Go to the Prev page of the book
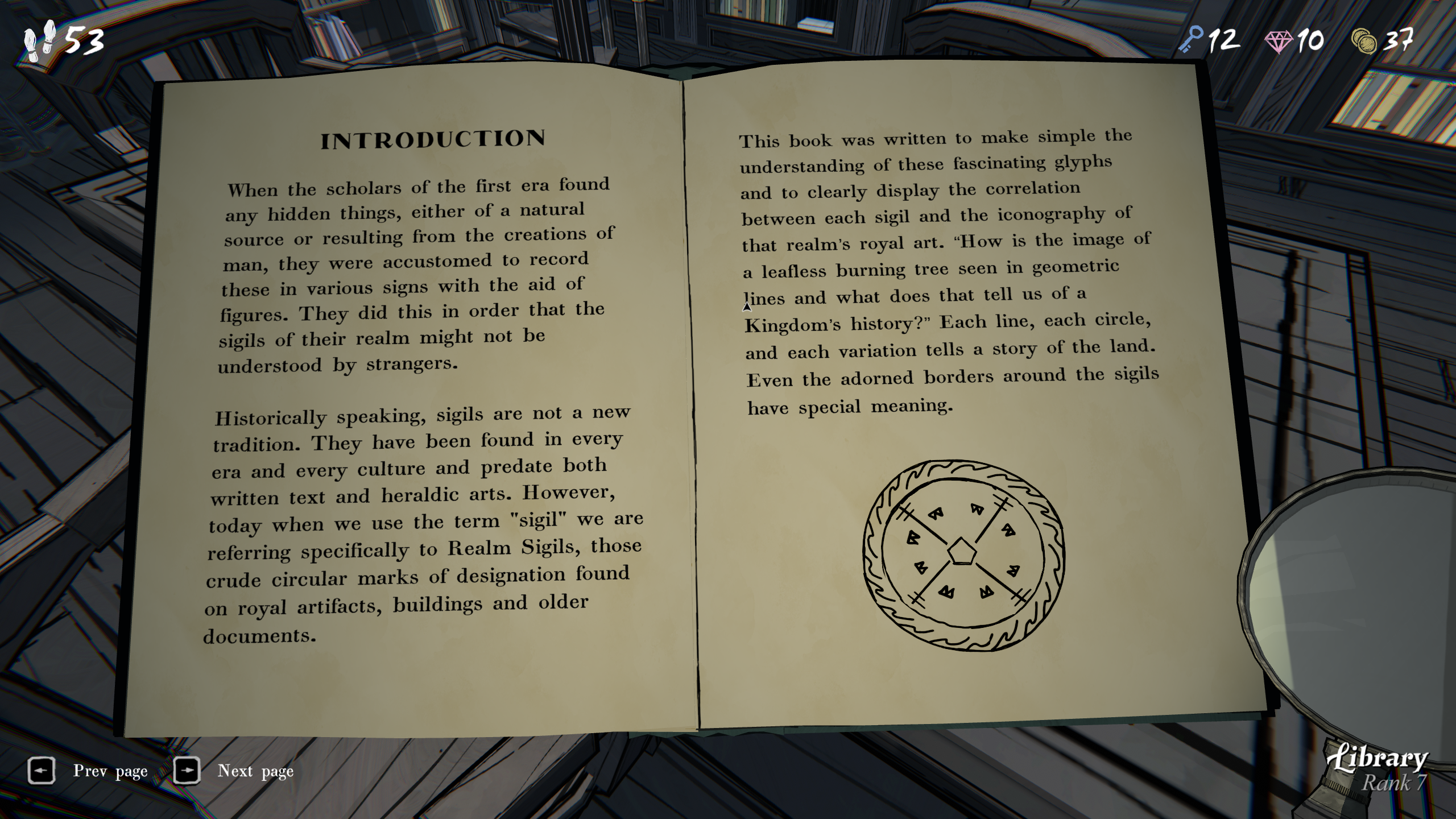This screenshot has width=1456, height=819. pos(42,771)
